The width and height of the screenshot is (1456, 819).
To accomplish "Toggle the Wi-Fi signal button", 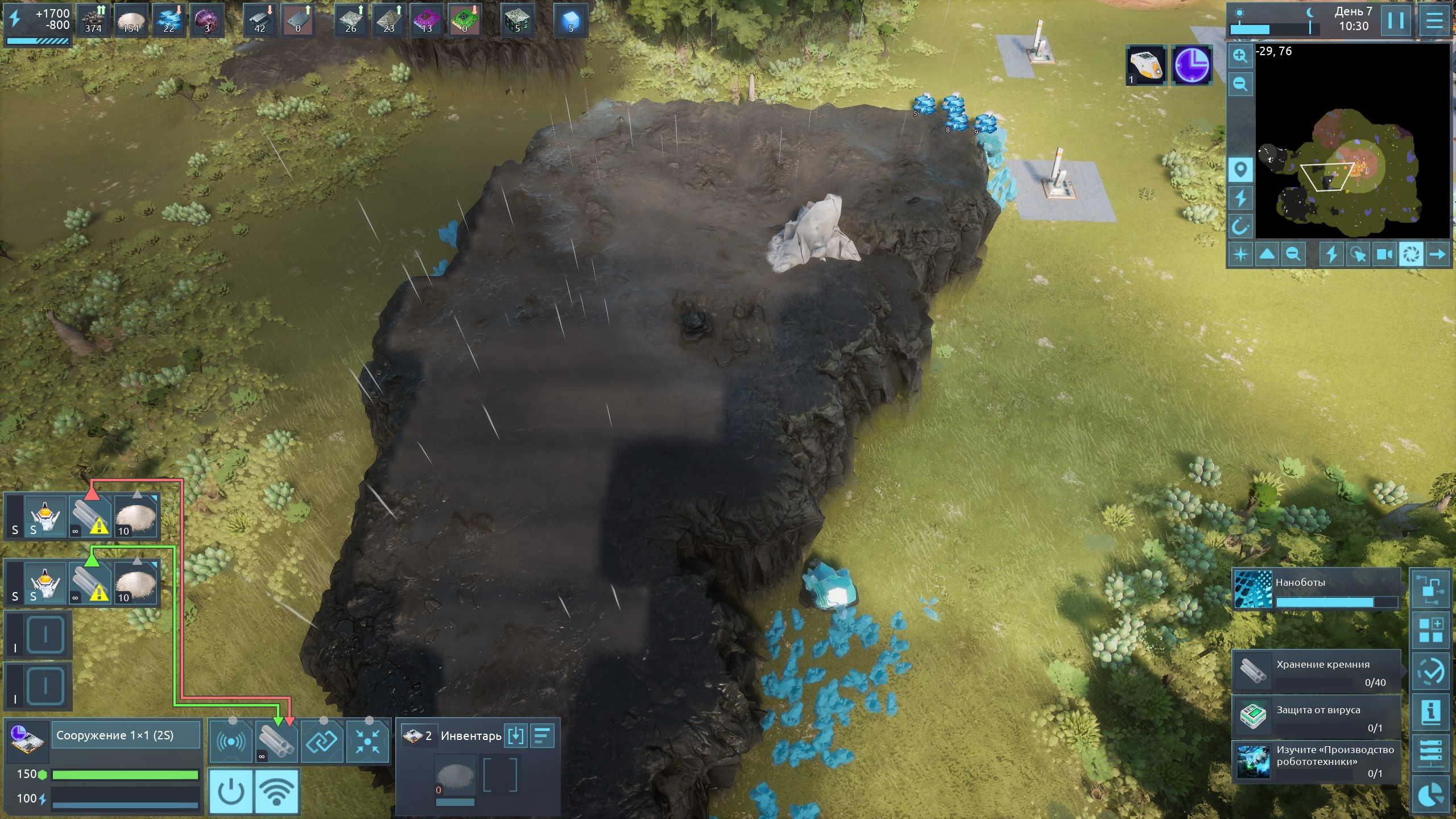I will [277, 791].
